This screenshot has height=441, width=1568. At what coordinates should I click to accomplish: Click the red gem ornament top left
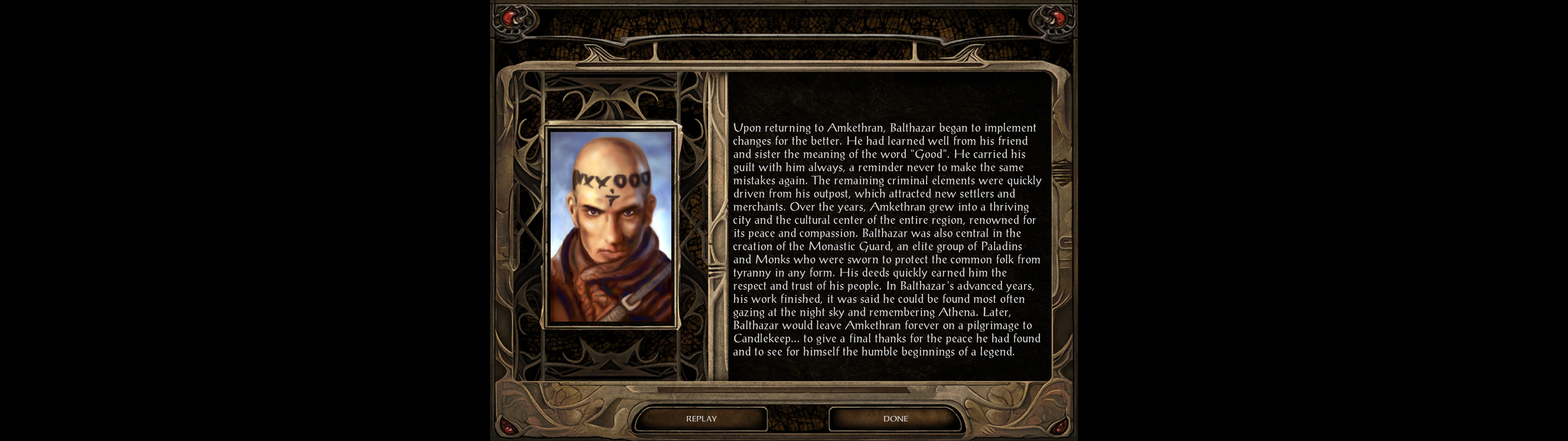[510, 18]
